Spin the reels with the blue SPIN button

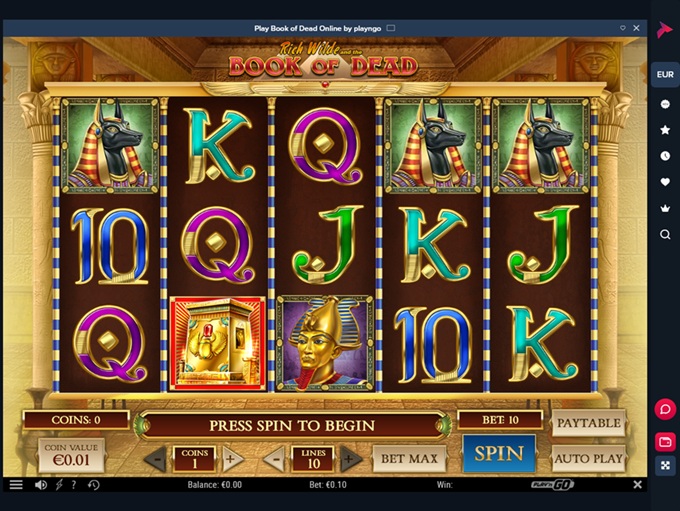tap(498, 453)
